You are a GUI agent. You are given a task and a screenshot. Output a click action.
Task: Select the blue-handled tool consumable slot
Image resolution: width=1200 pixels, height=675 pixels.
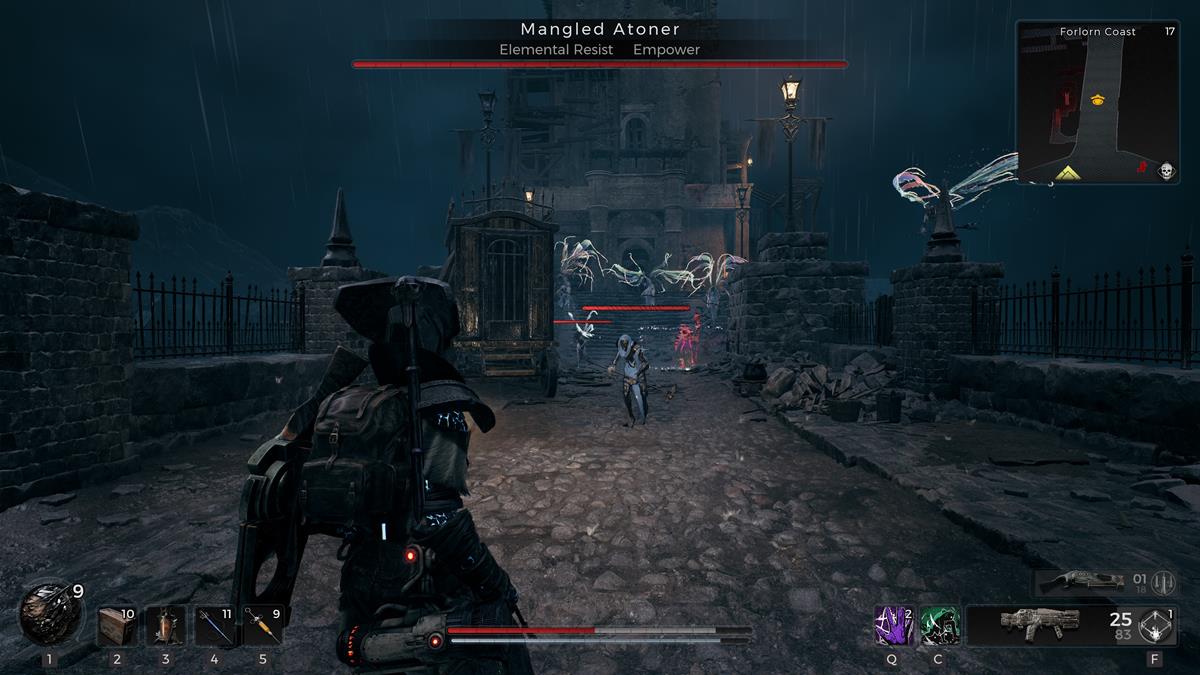tap(214, 626)
